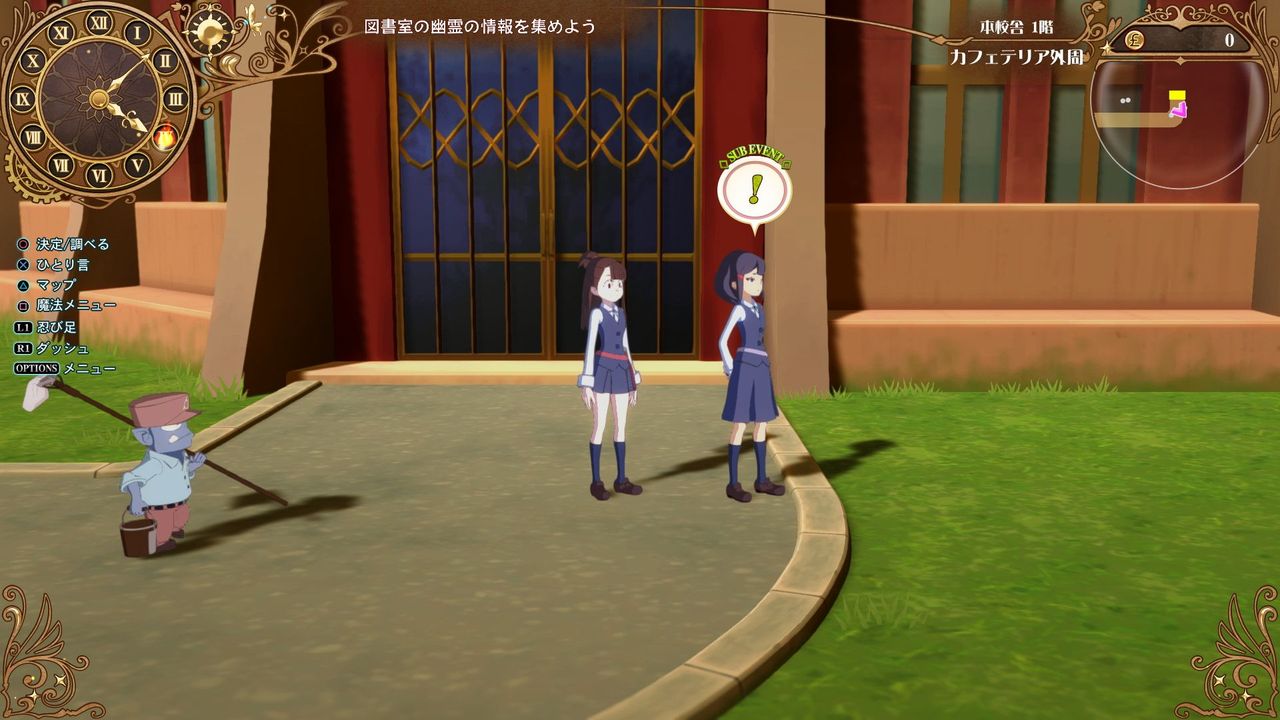Click the pink player arrow on the minimap

[x=1180, y=109]
